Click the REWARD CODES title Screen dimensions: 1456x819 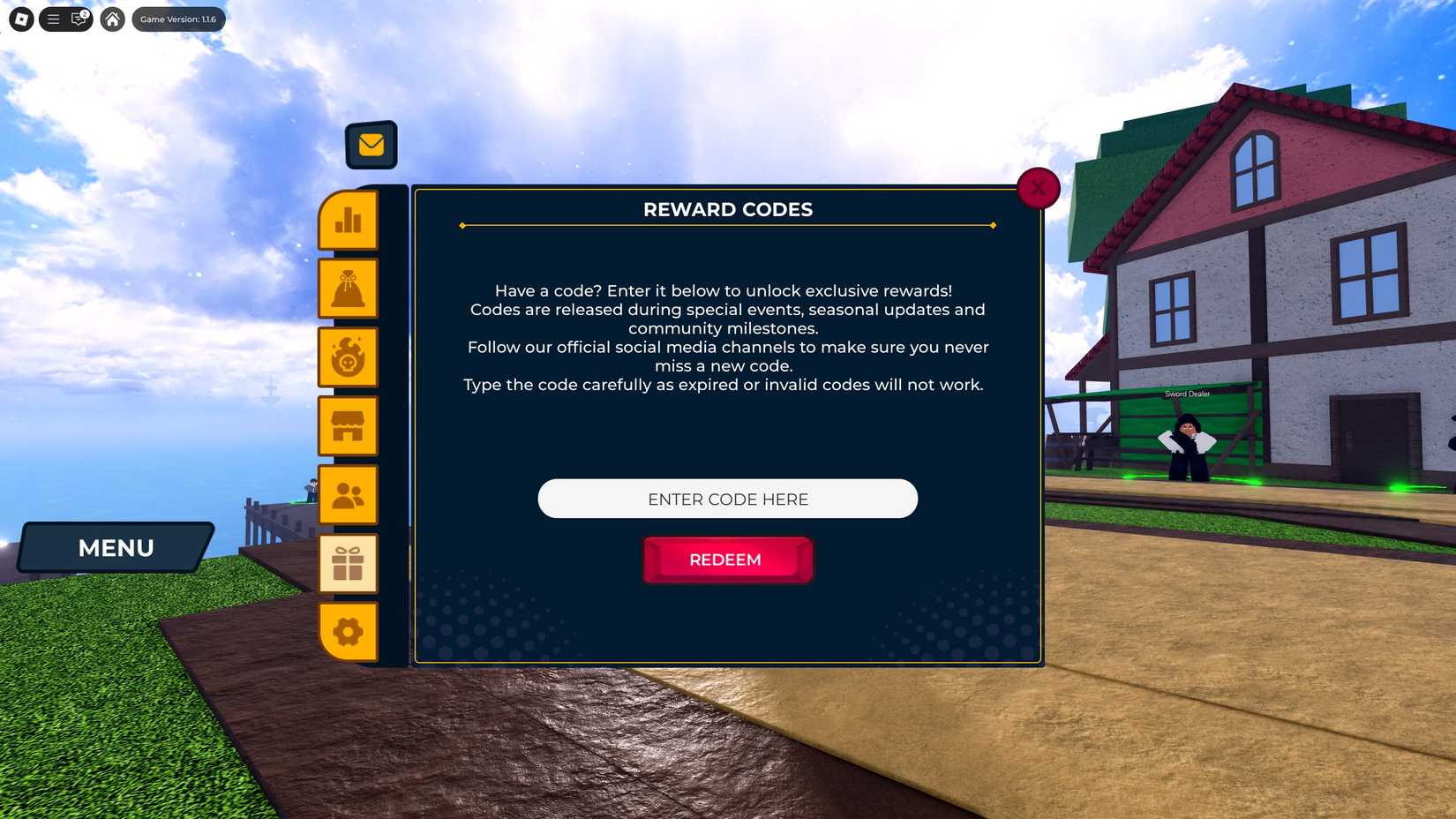(727, 209)
